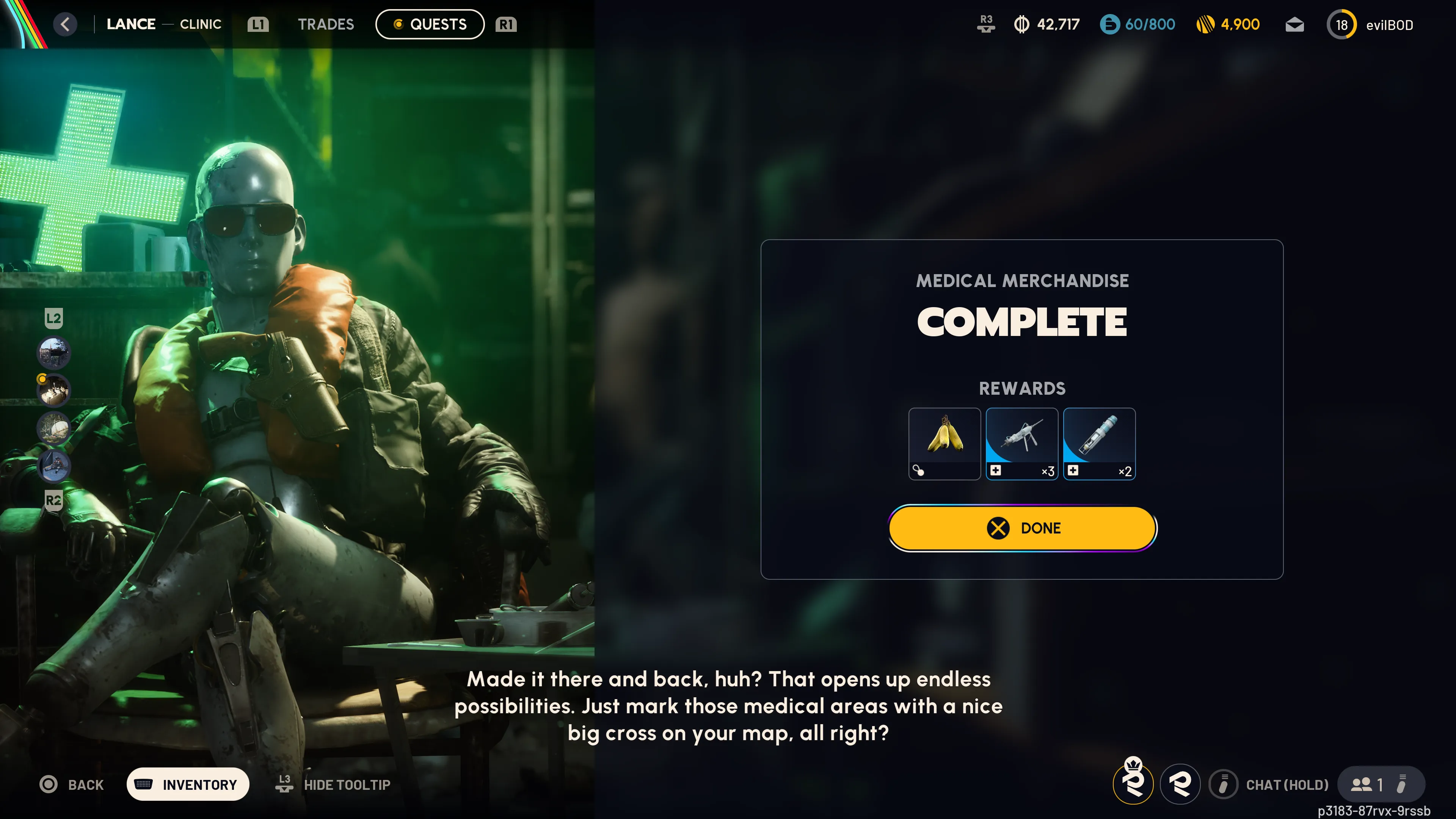Toggle the game logo emblem at bottom right
The width and height of the screenshot is (1456, 819).
click(x=1180, y=784)
